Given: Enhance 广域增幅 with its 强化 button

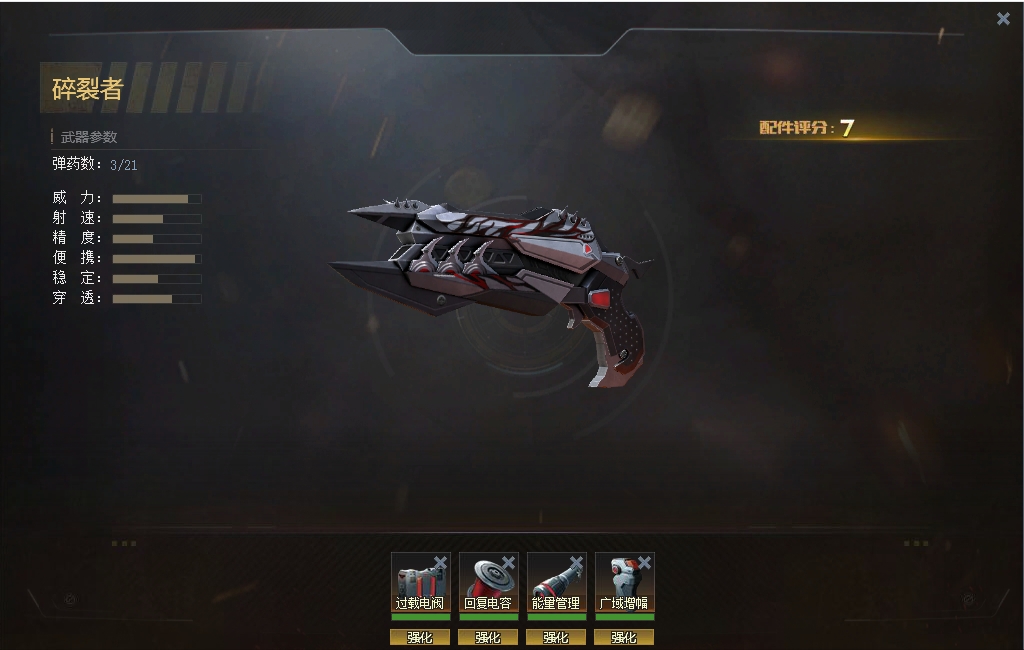Looking at the screenshot, I should (x=624, y=637).
